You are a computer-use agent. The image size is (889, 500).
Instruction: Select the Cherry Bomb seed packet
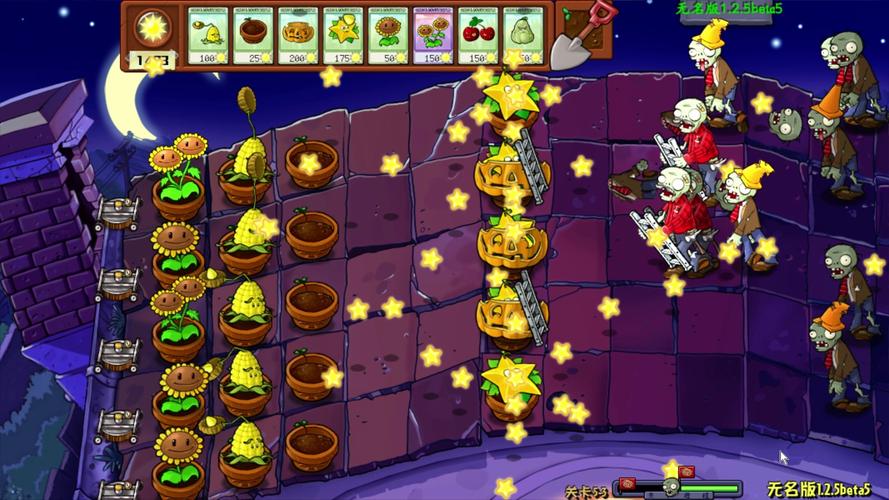coord(479,36)
